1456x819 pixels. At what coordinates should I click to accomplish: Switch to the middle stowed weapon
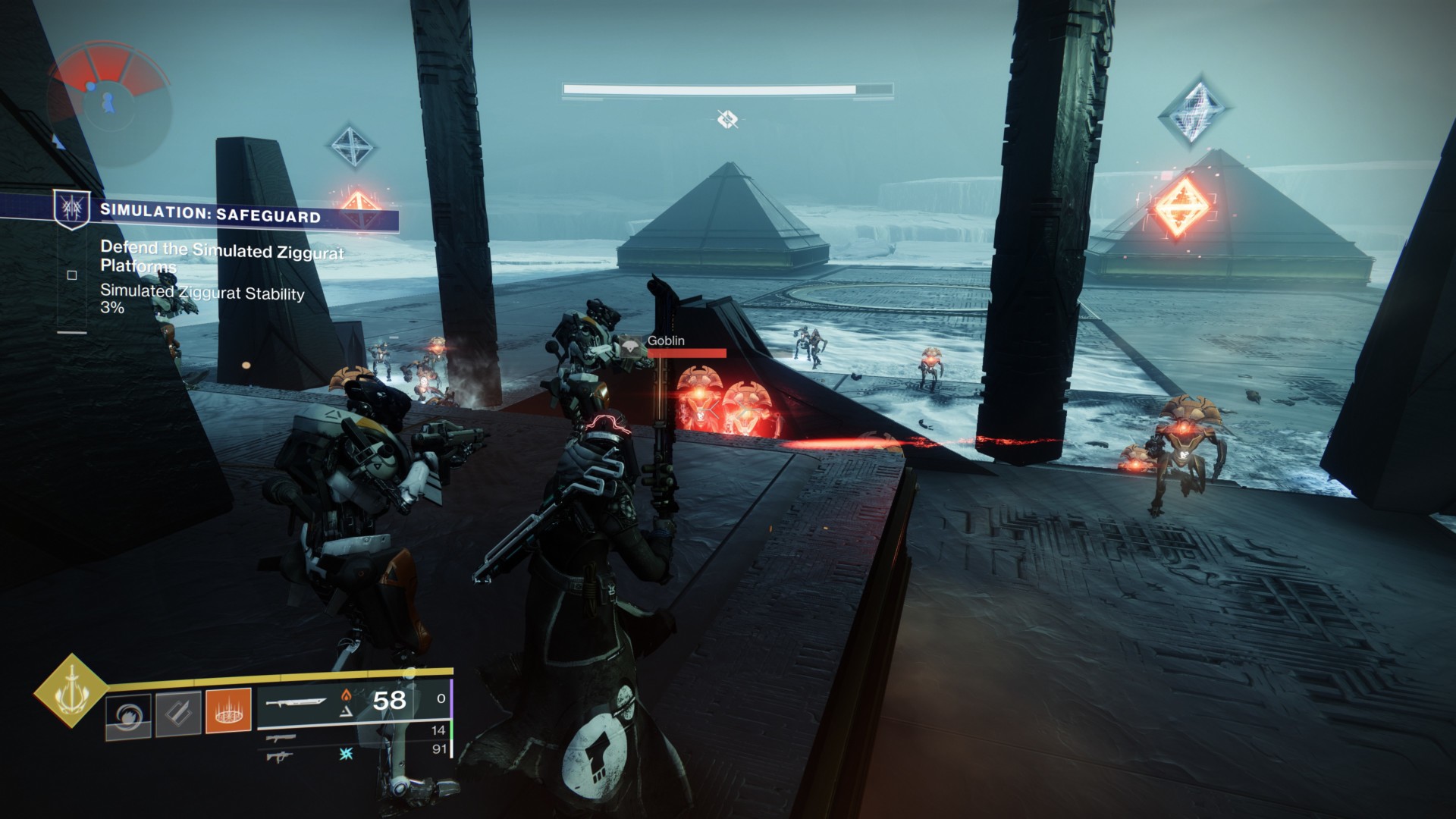click(x=281, y=737)
